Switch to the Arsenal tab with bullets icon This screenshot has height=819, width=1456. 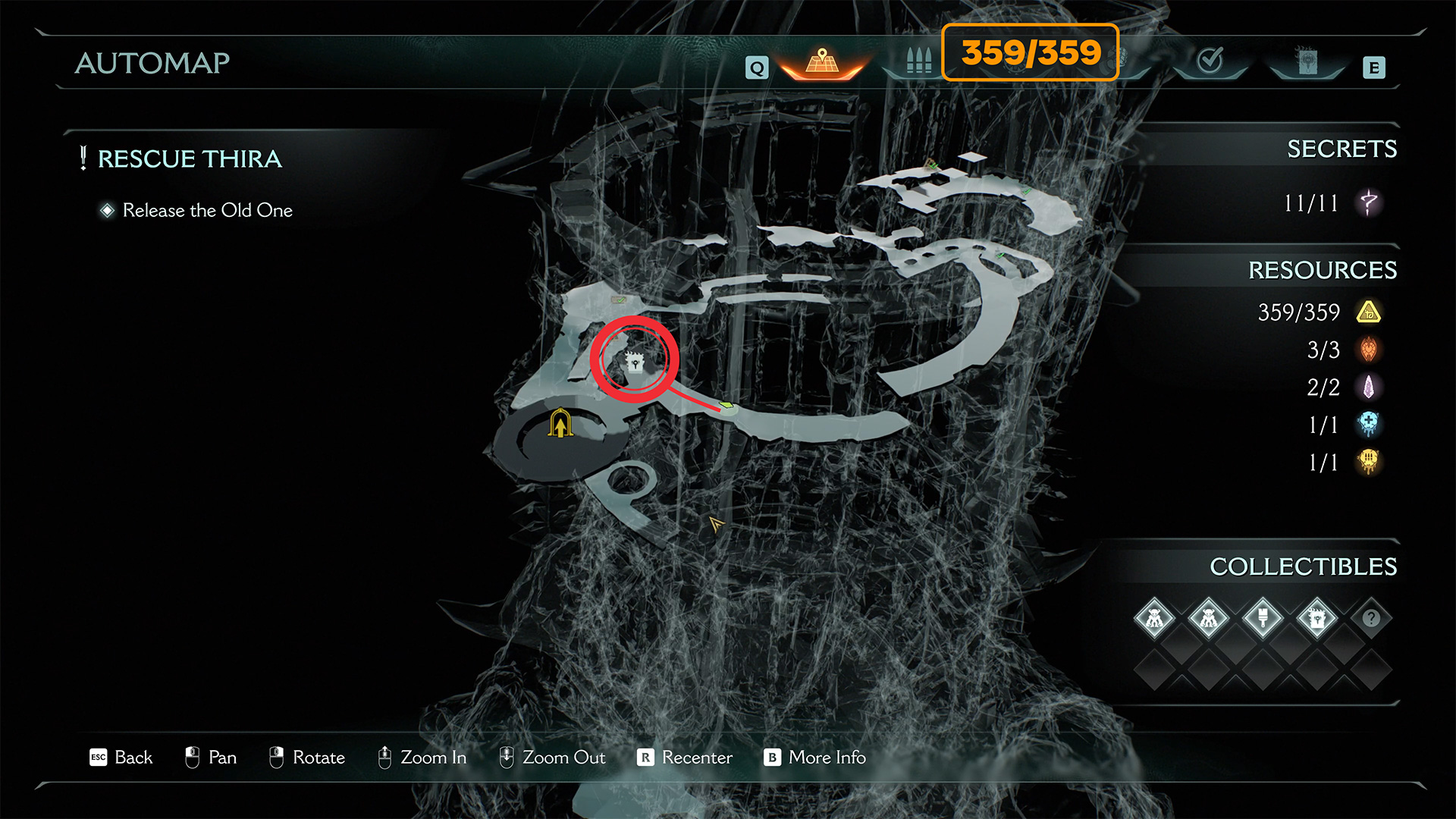[x=918, y=61]
